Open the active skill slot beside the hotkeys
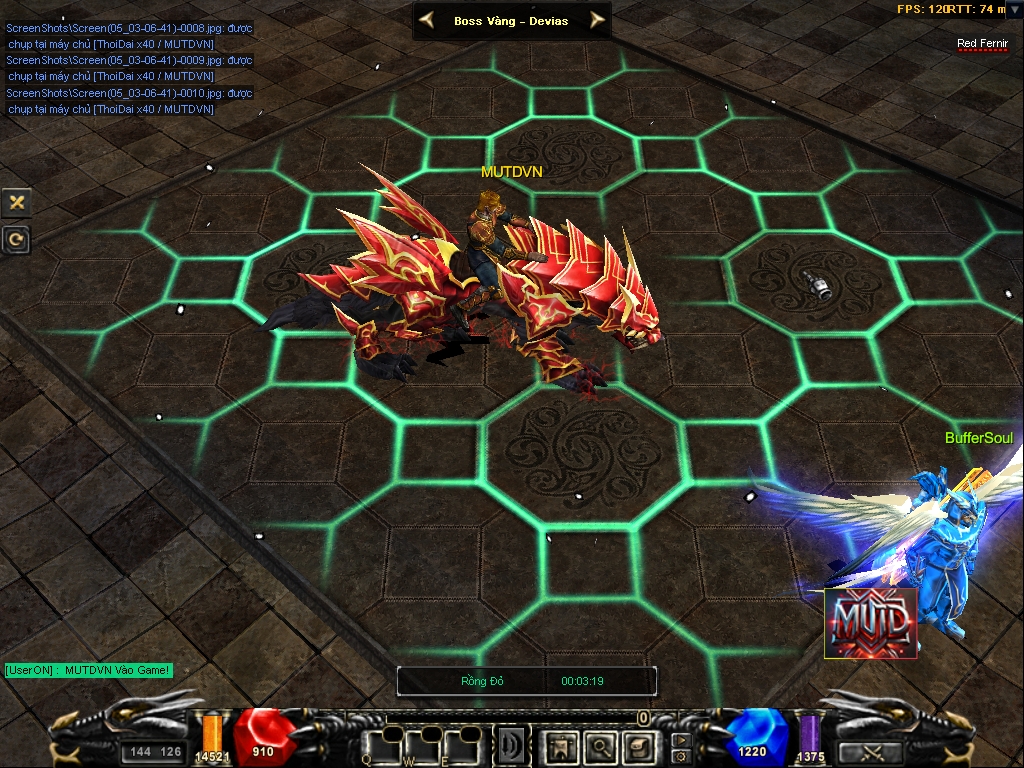 [x=512, y=745]
